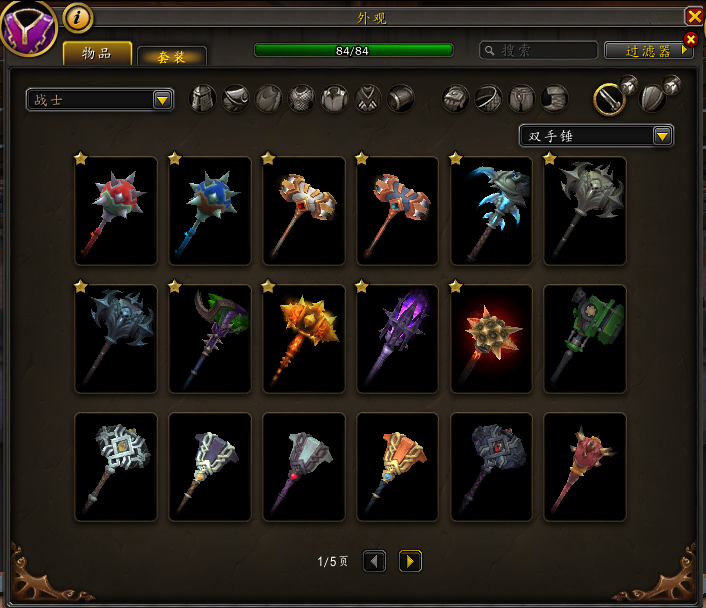
Task: Go to the previous page of appearances
Action: [x=374, y=561]
